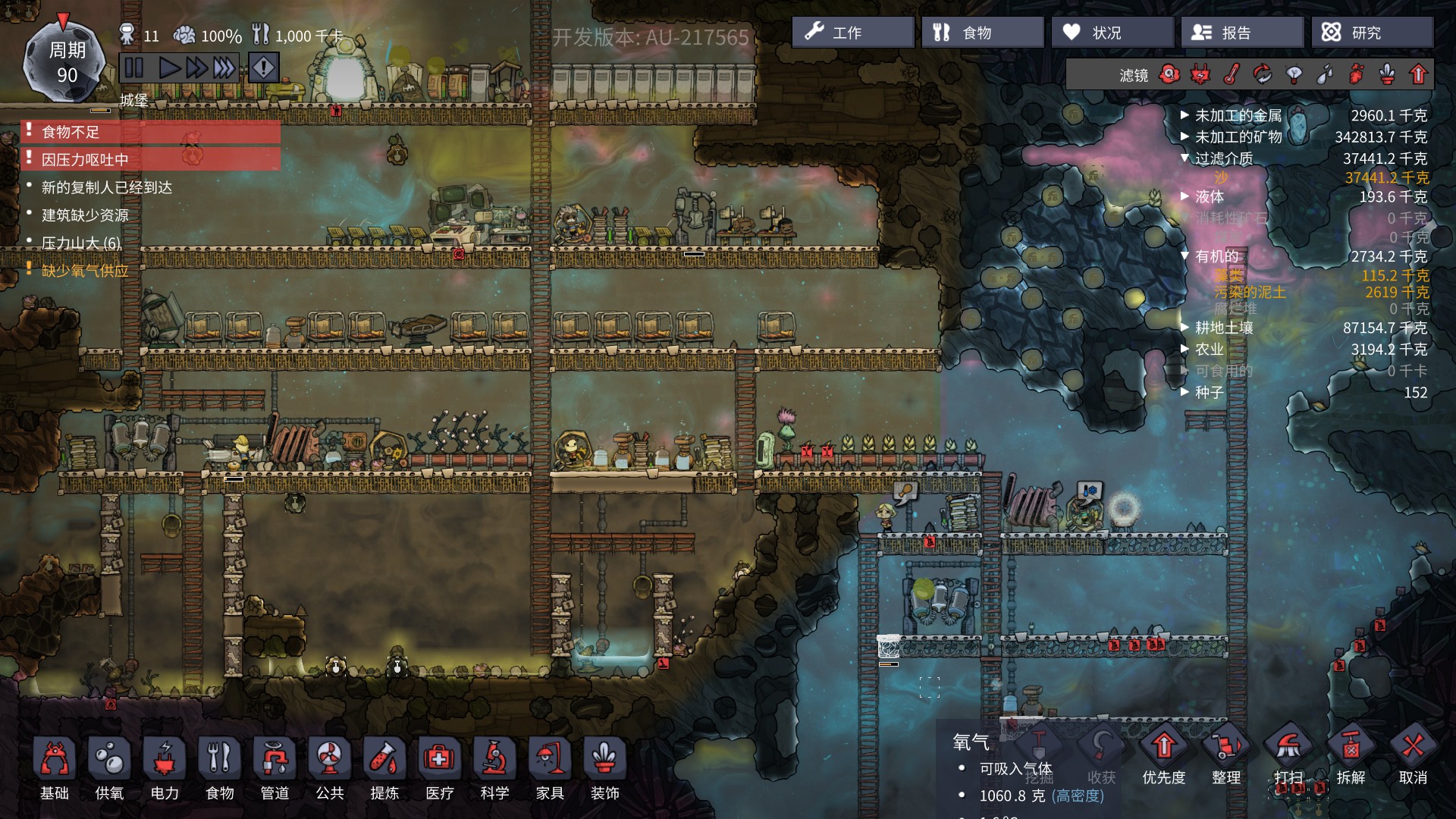Screen dimensions: 1456x819
Task: Activate the power plug overlay icon
Action: point(1200,74)
